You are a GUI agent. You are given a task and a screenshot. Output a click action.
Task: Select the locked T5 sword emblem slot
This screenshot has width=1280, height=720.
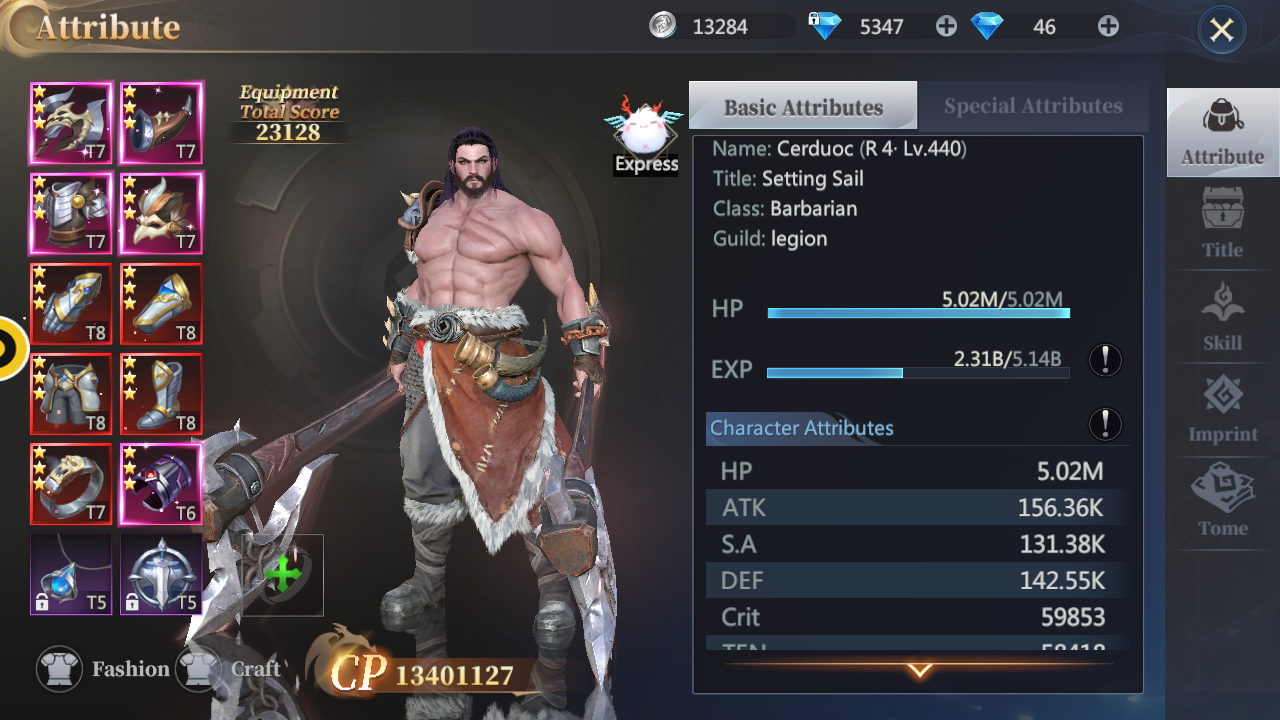(x=161, y=574)
